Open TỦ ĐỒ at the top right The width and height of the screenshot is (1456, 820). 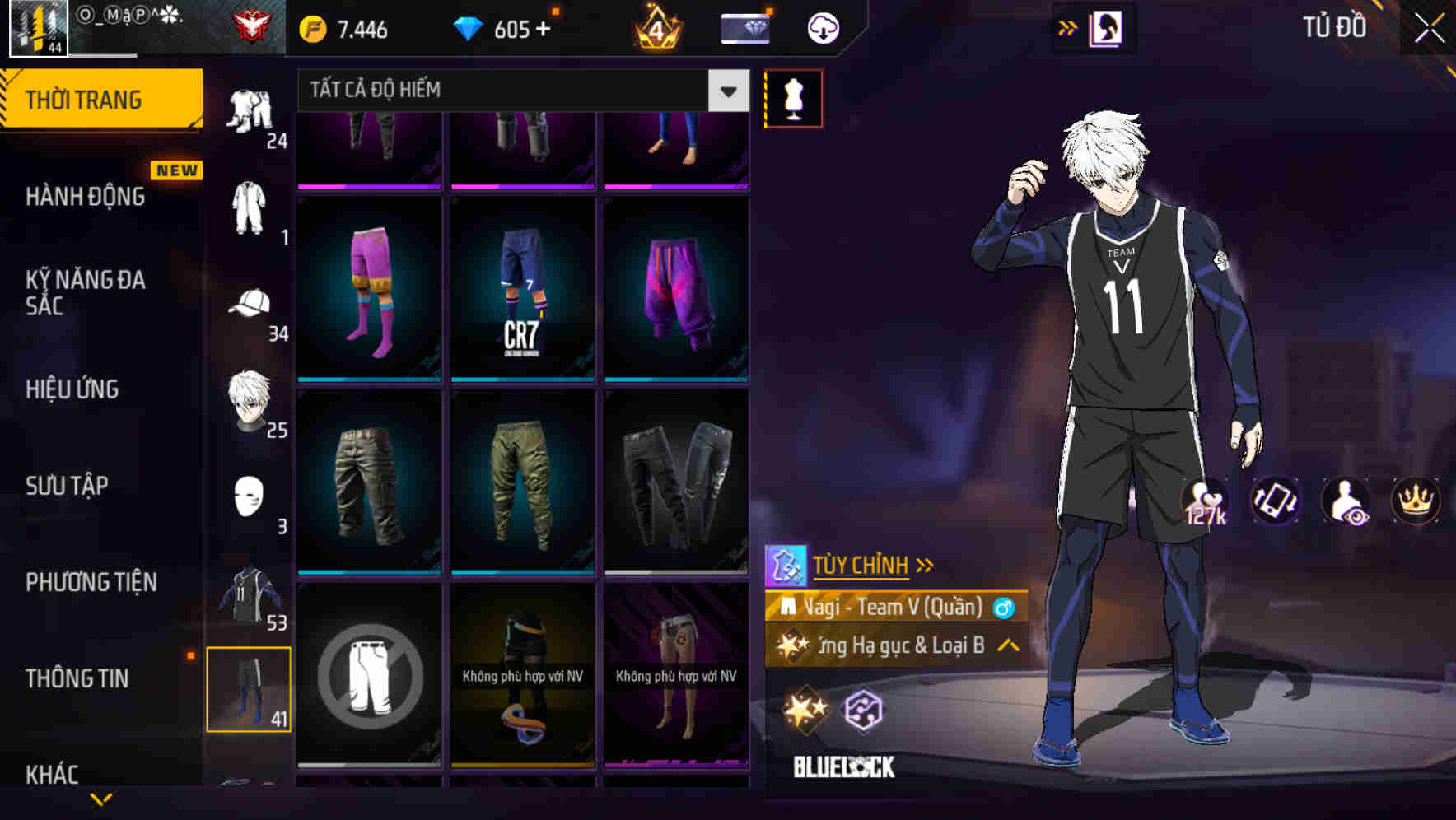click(x=1335, y=27)
